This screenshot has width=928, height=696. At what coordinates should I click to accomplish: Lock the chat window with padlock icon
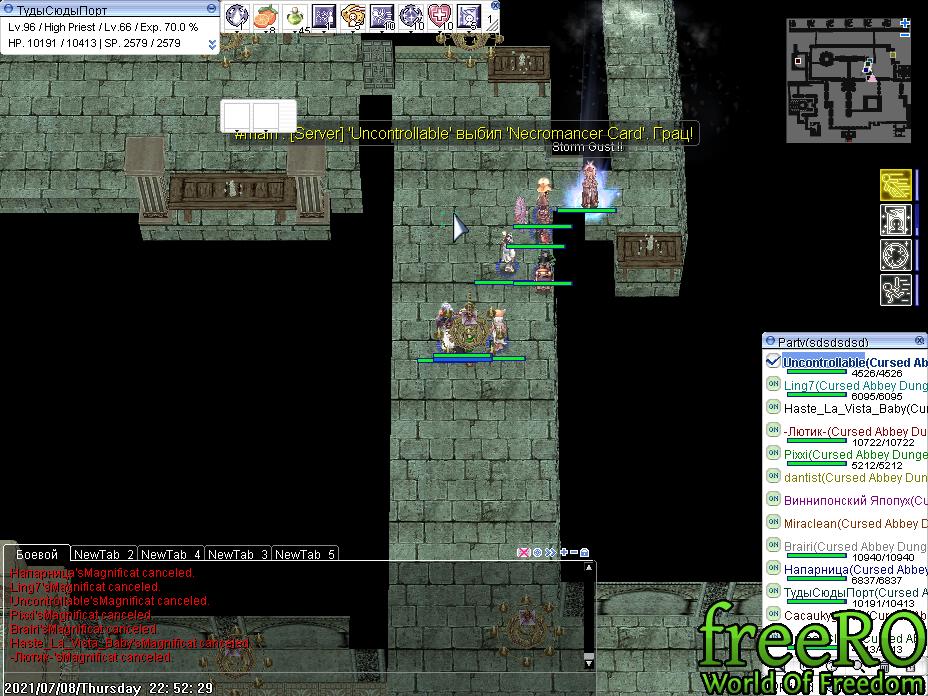point(584,552)
